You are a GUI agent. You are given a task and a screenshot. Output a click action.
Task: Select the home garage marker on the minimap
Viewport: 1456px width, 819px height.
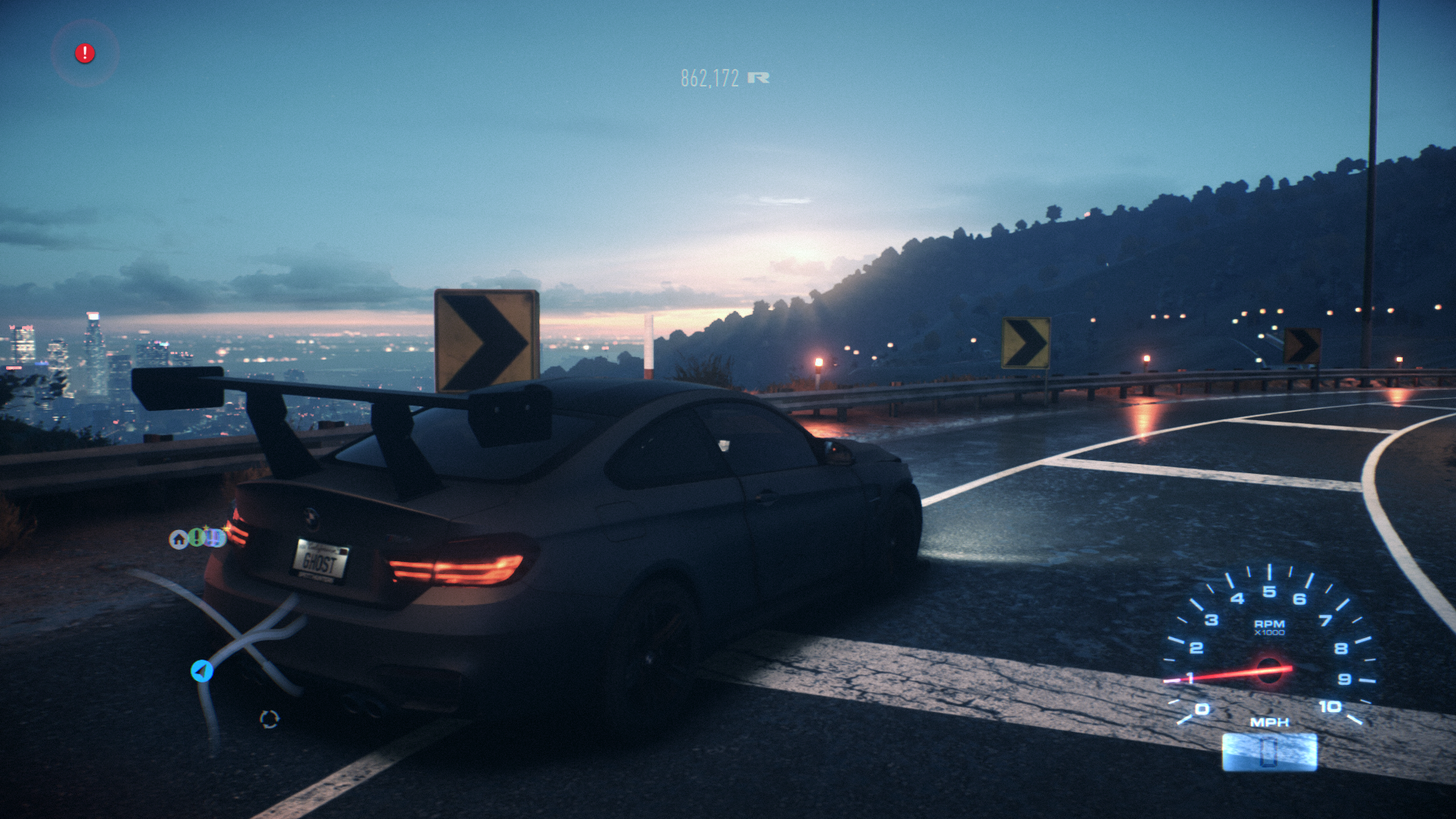coord(179,539)
